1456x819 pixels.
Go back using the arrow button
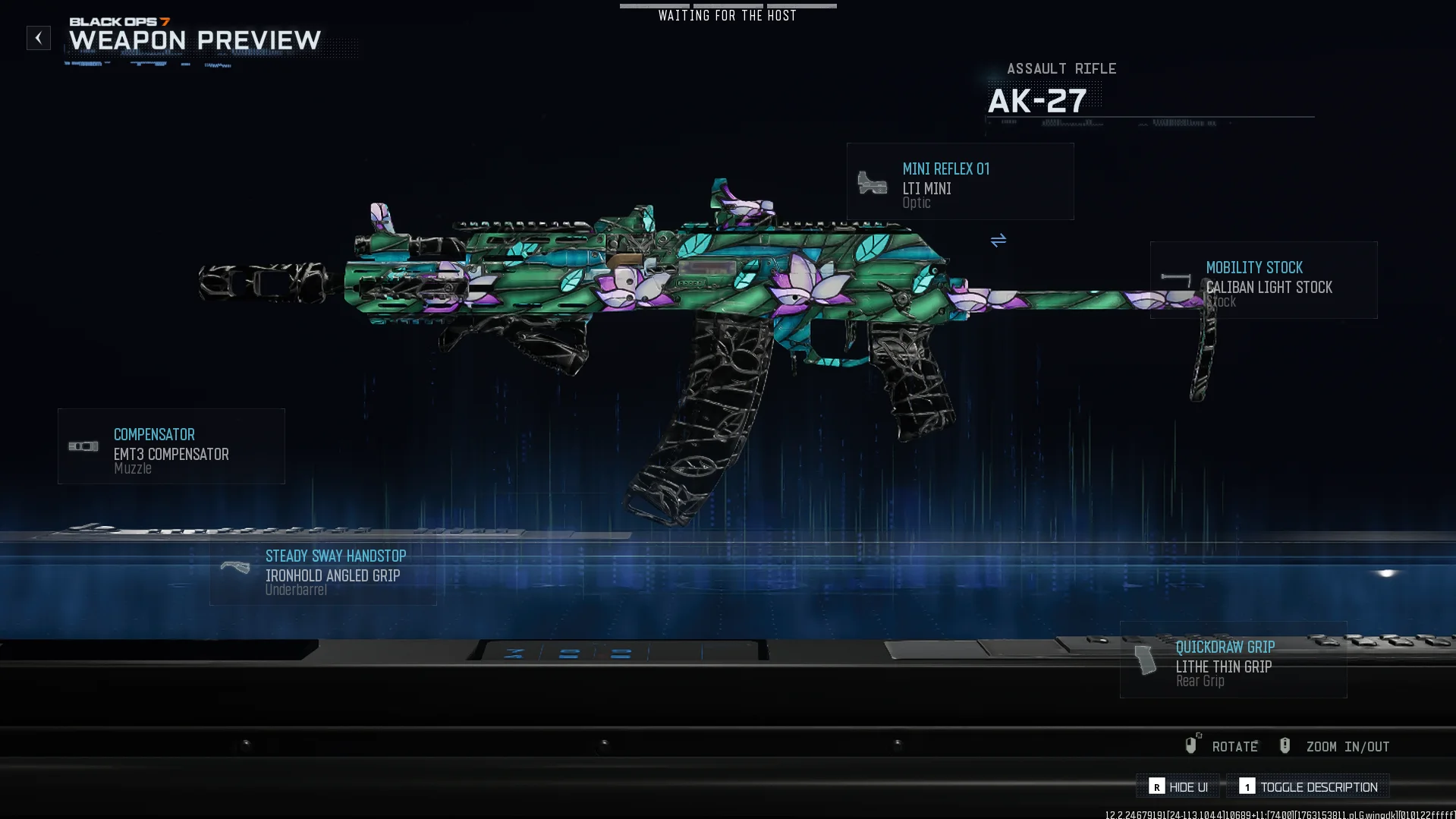pyautogui.click(x=39, y=38)
